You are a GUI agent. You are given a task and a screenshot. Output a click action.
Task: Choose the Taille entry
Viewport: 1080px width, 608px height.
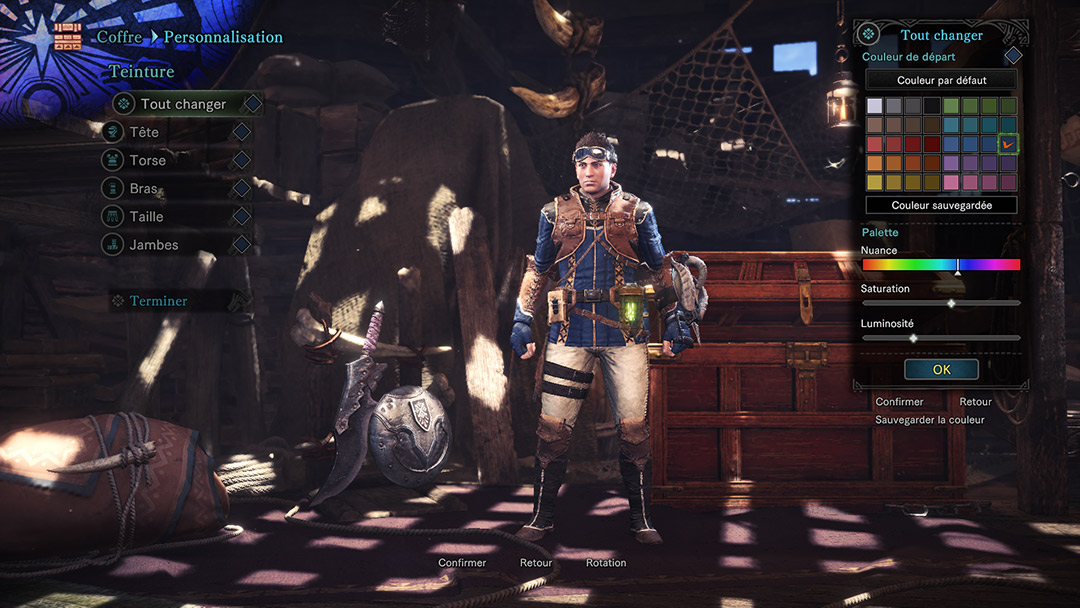point(146,216)
